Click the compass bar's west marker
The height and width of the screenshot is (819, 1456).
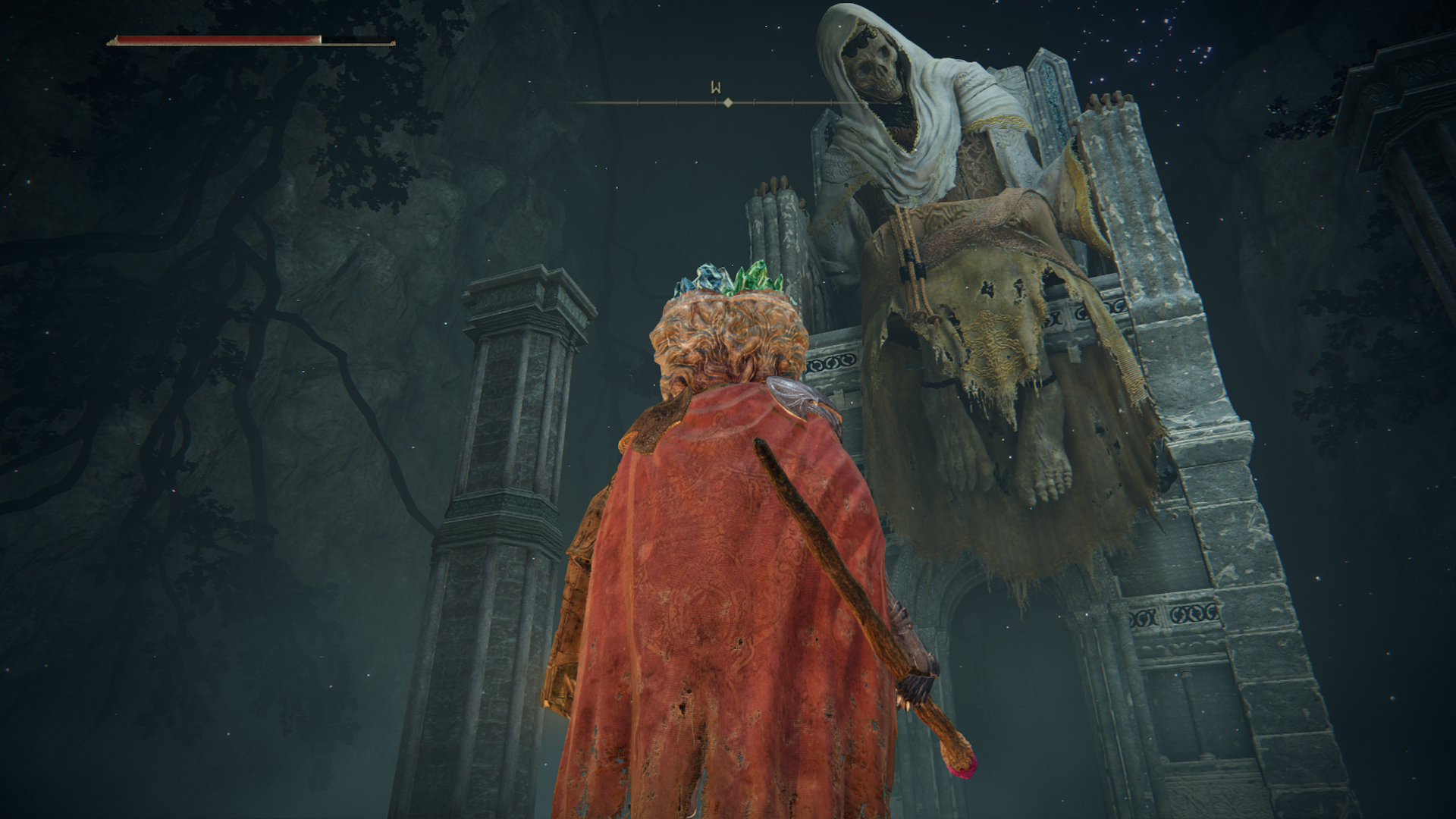715,88
